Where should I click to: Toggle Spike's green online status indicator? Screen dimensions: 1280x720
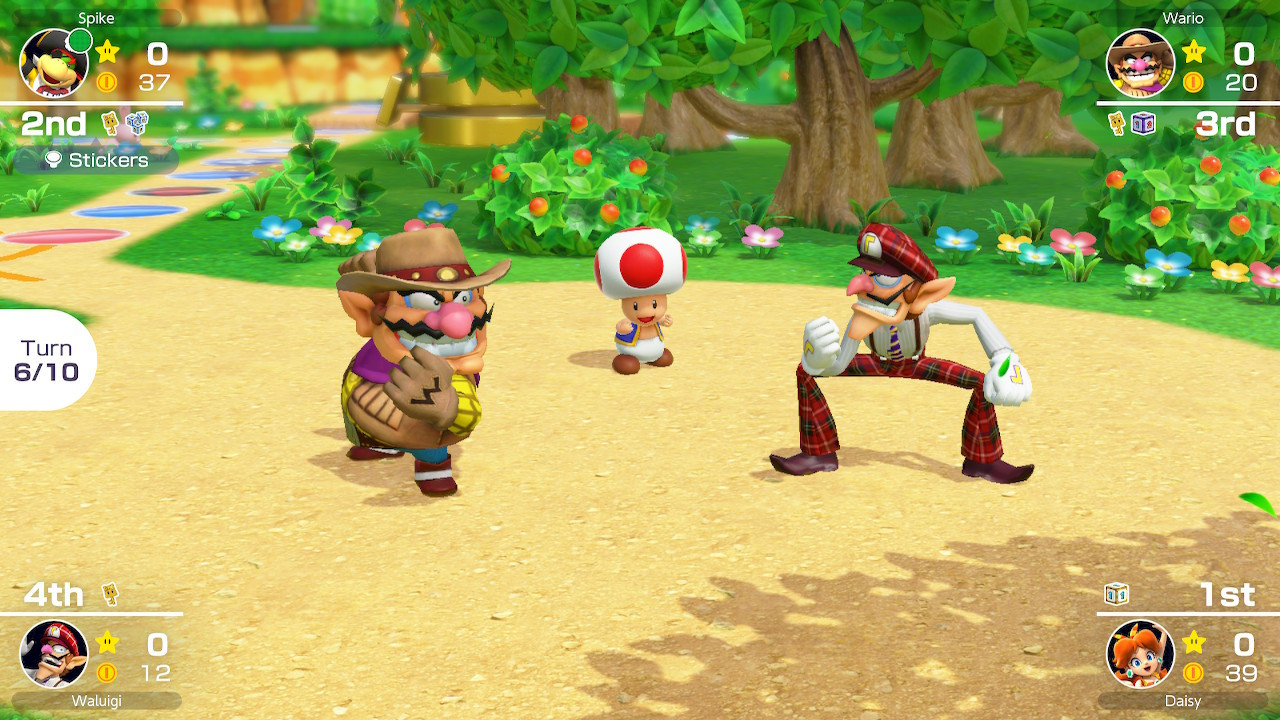tap(79, 41)
